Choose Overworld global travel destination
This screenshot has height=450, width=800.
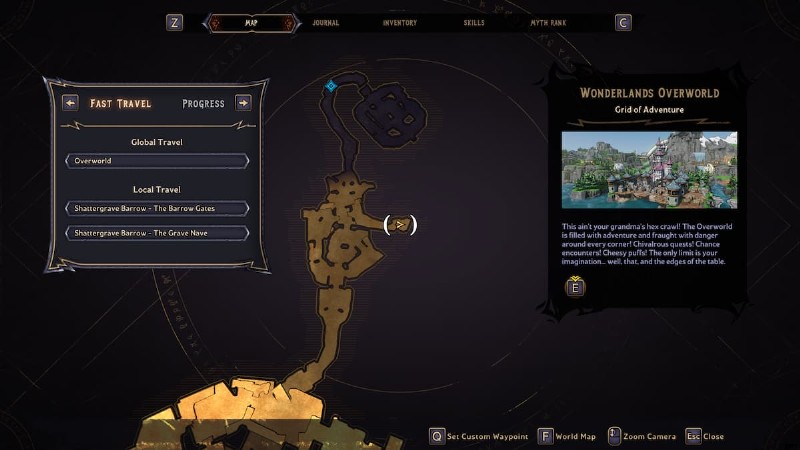point(157,160)
